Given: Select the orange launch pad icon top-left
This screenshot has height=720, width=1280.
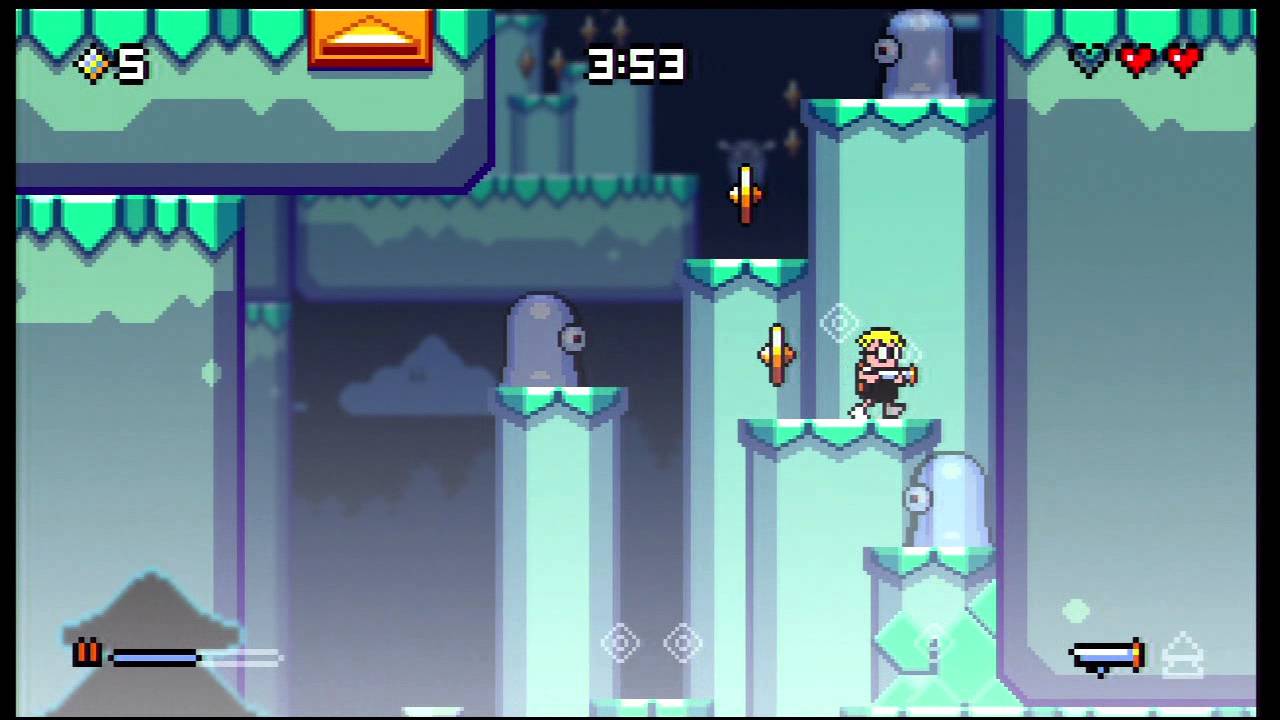Looking at the screenshot, I should point(370,38).
